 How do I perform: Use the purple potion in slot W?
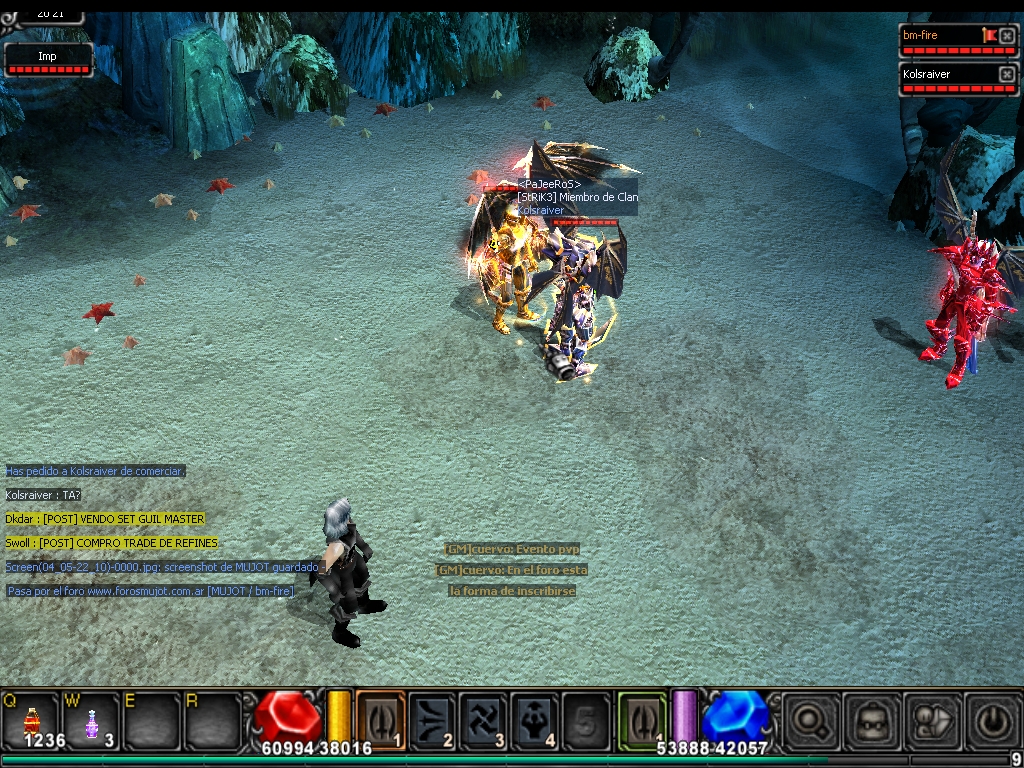[92, 720]
